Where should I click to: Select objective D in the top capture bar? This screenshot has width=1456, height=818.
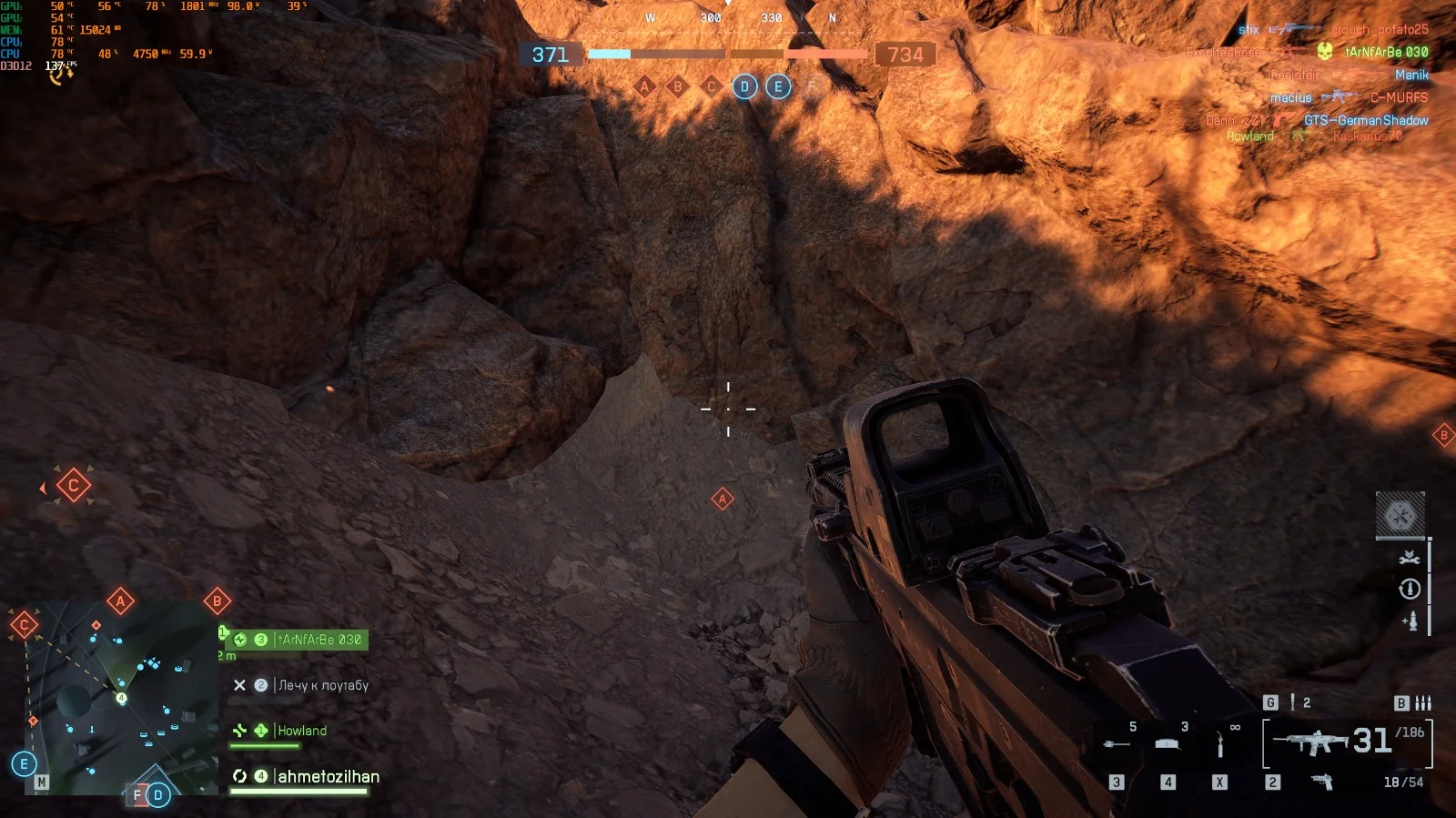pyautogui.click(x=744, y=87)
